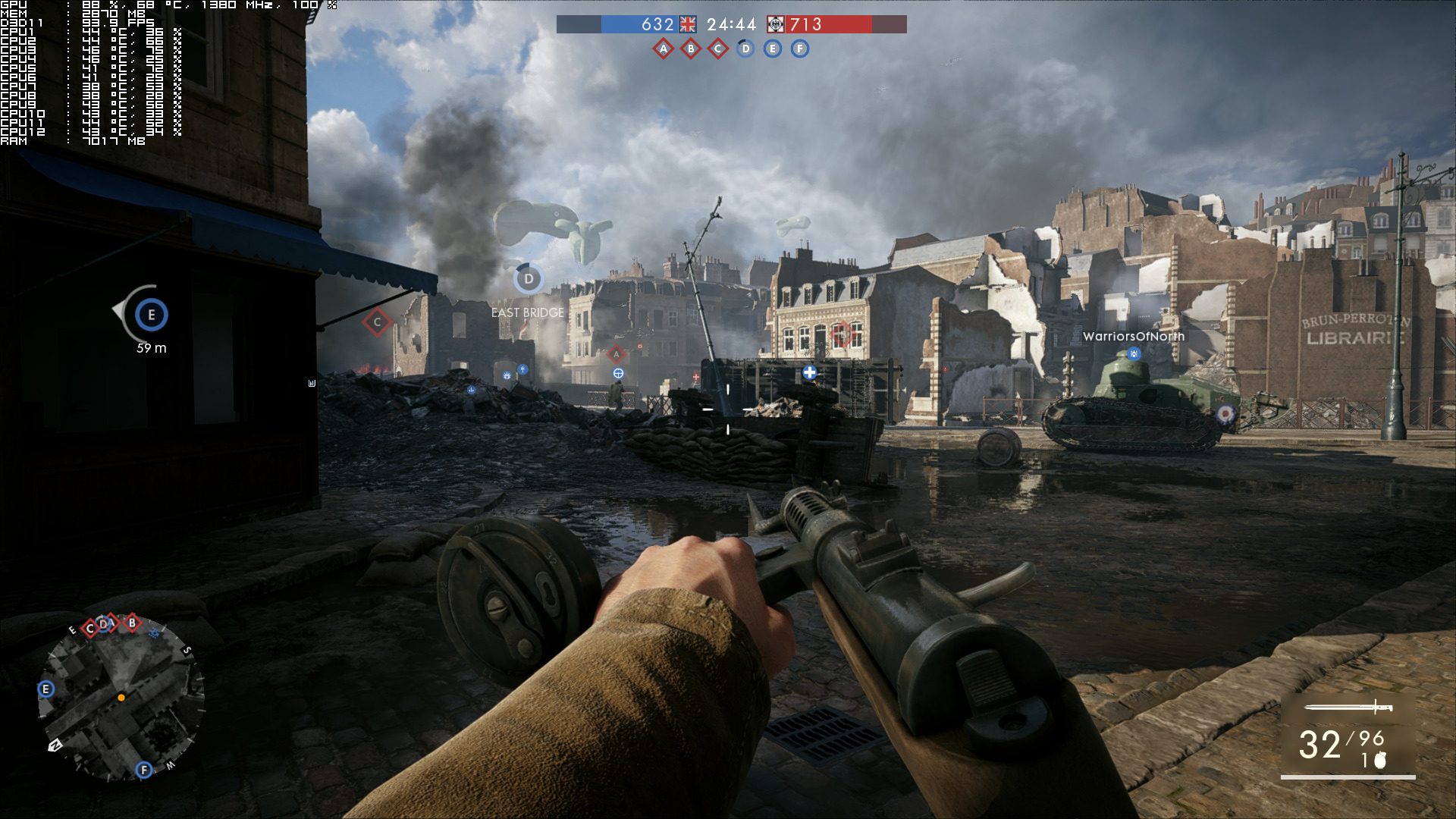
Task: Select the WarriorsOfNorth player nametag
Action: click(x=1133, y=337)
